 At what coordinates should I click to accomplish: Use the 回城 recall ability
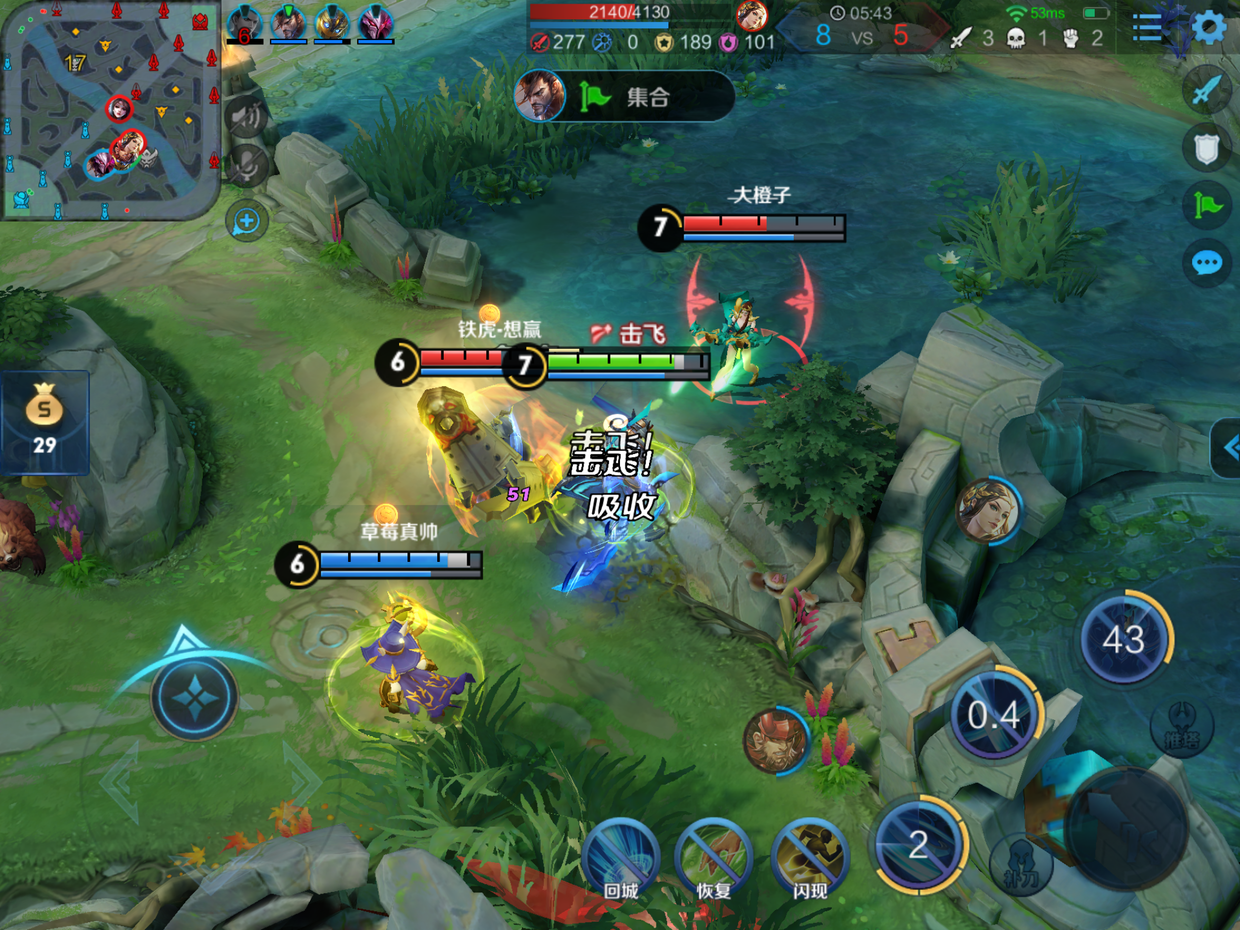[620, 858]
